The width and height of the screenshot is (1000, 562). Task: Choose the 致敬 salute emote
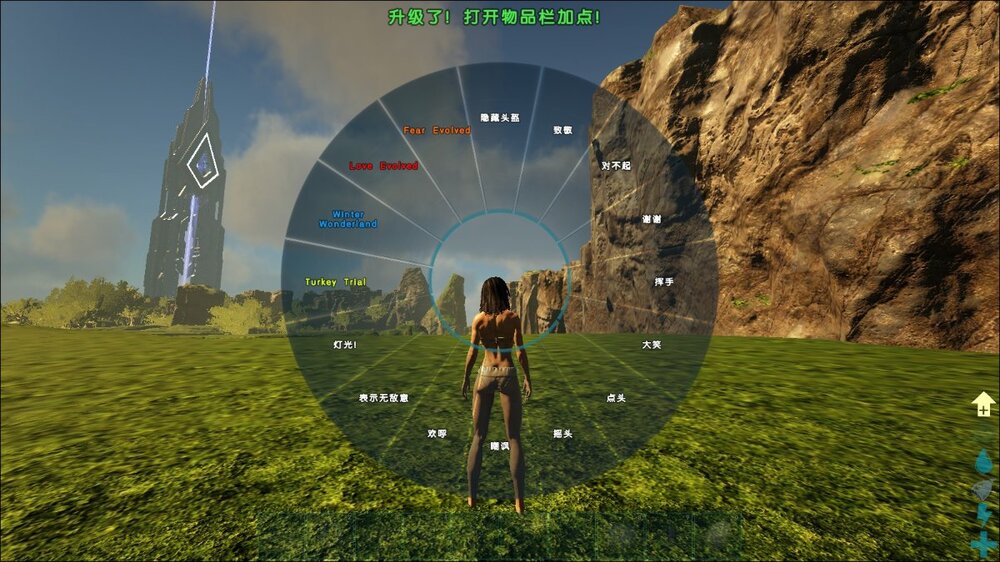tap(563, 130)
